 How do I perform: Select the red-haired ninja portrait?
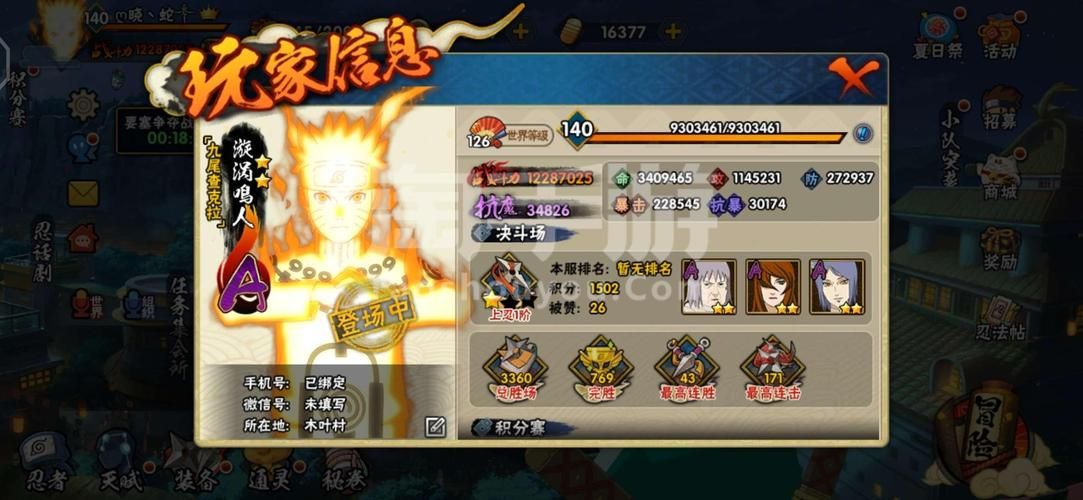click(772, 287)
